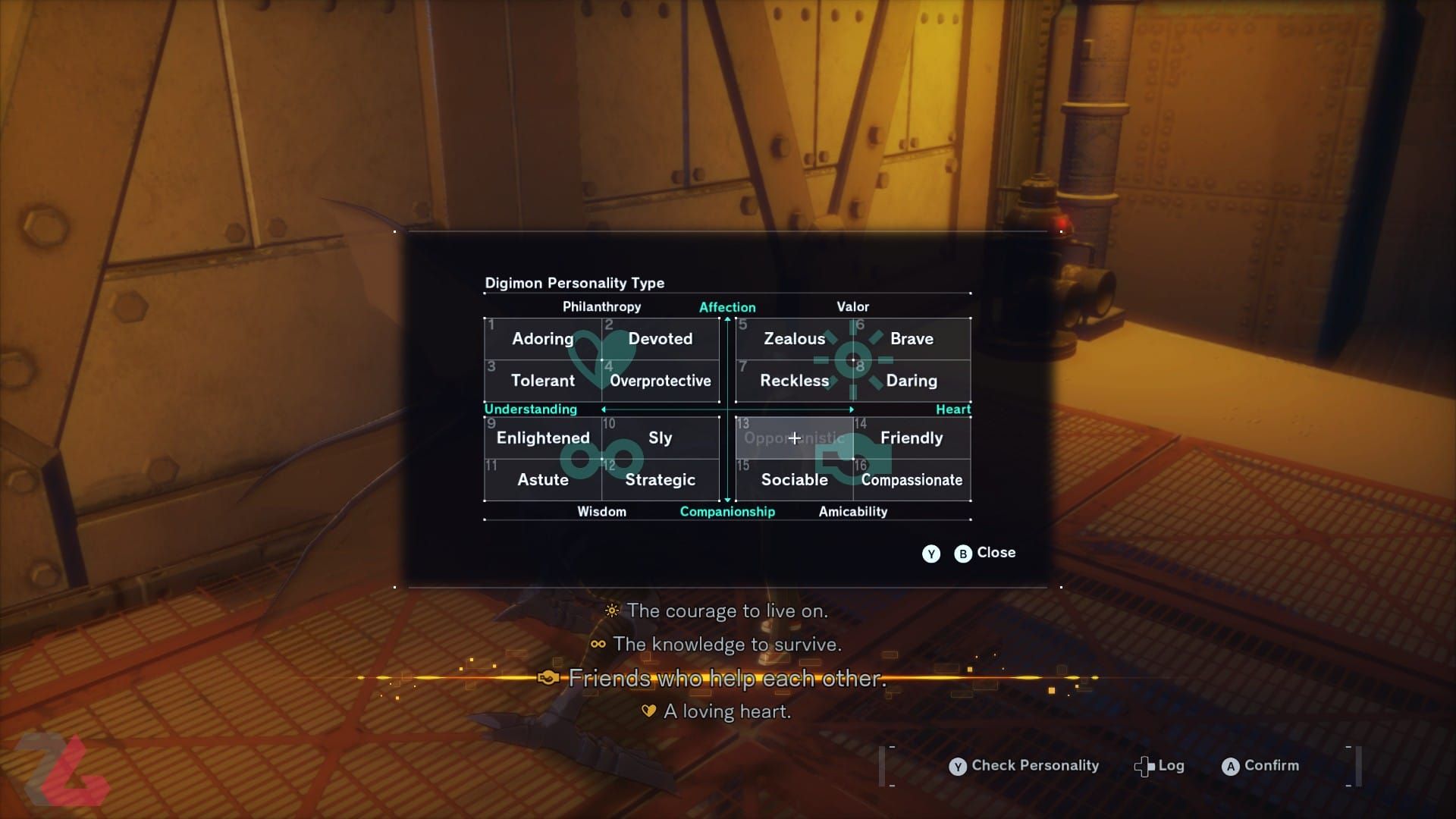Viewport: 1456px width, 819px height.
Task: Choose "The courage to live on." reply
Action: click(726, 610)
